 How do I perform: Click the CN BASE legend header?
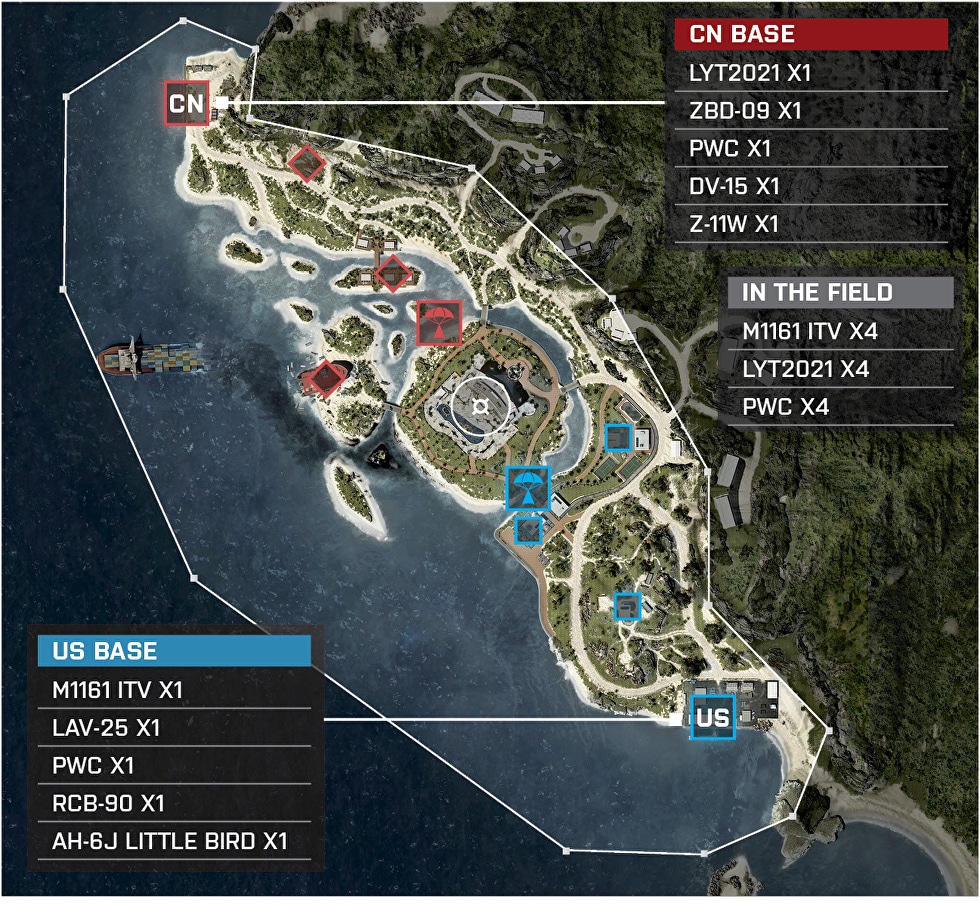[810, 34]
